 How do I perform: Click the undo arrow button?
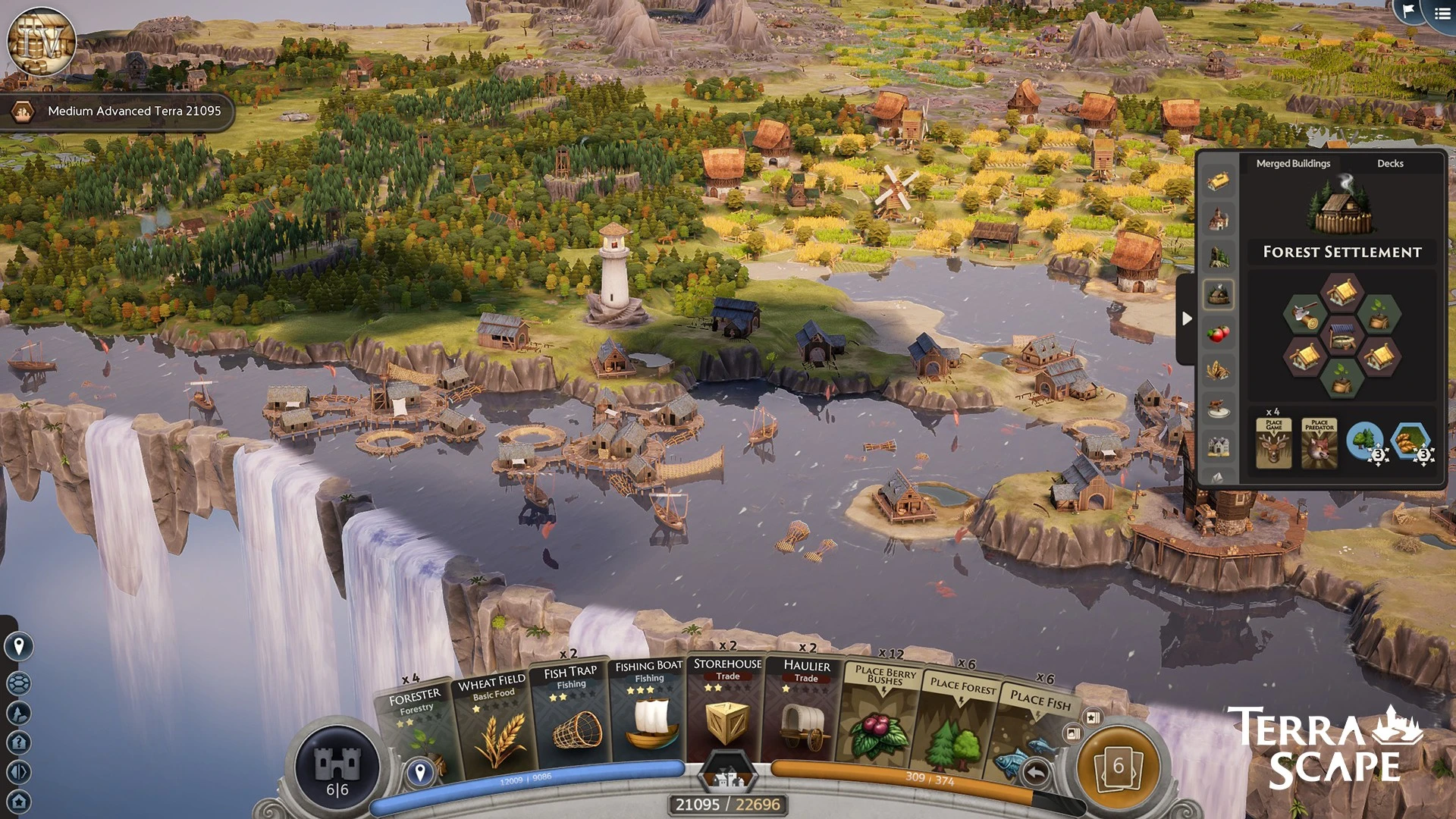click(x=1036, y=773)
